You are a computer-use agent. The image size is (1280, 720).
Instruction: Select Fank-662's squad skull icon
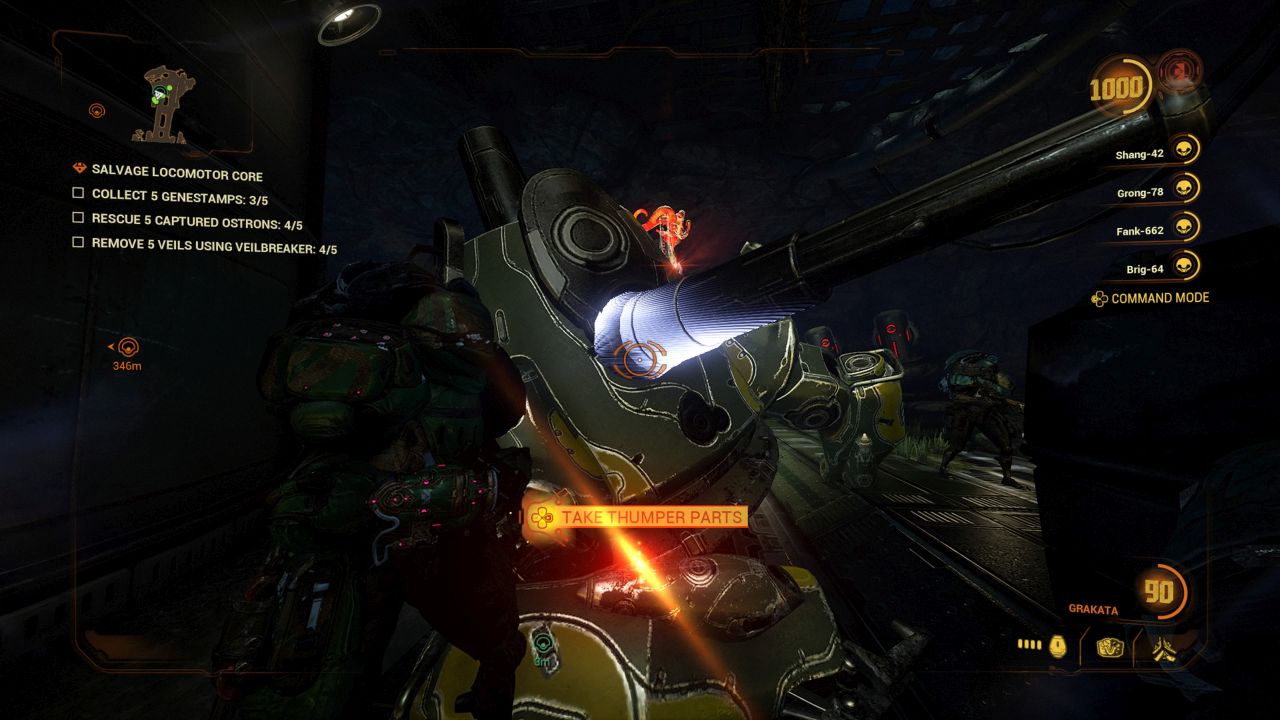click(x=1185, y=229)
